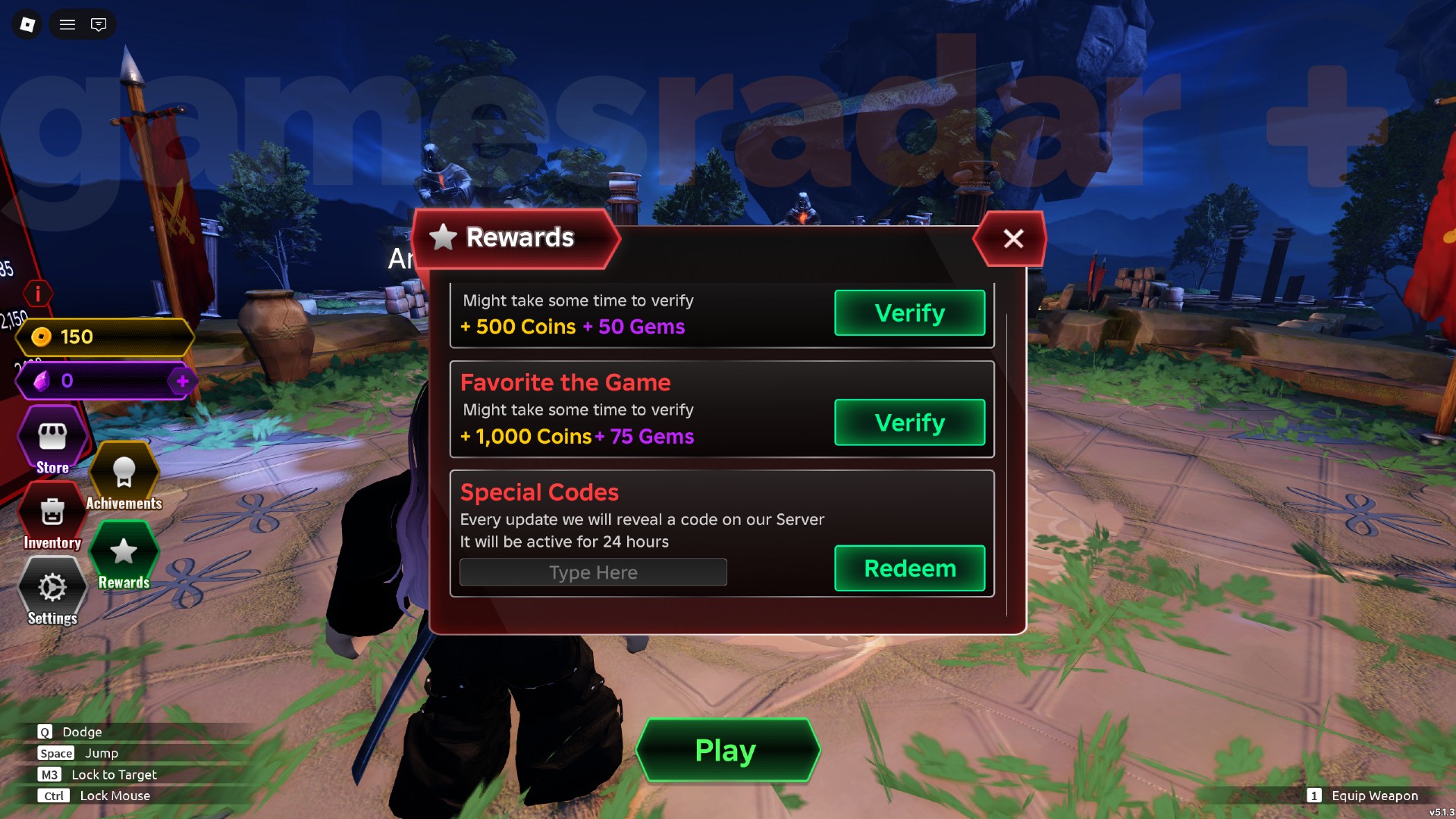The image size is (1456, 819).
Task: Close the Rewards window
Action: [x=1014, y=239]
